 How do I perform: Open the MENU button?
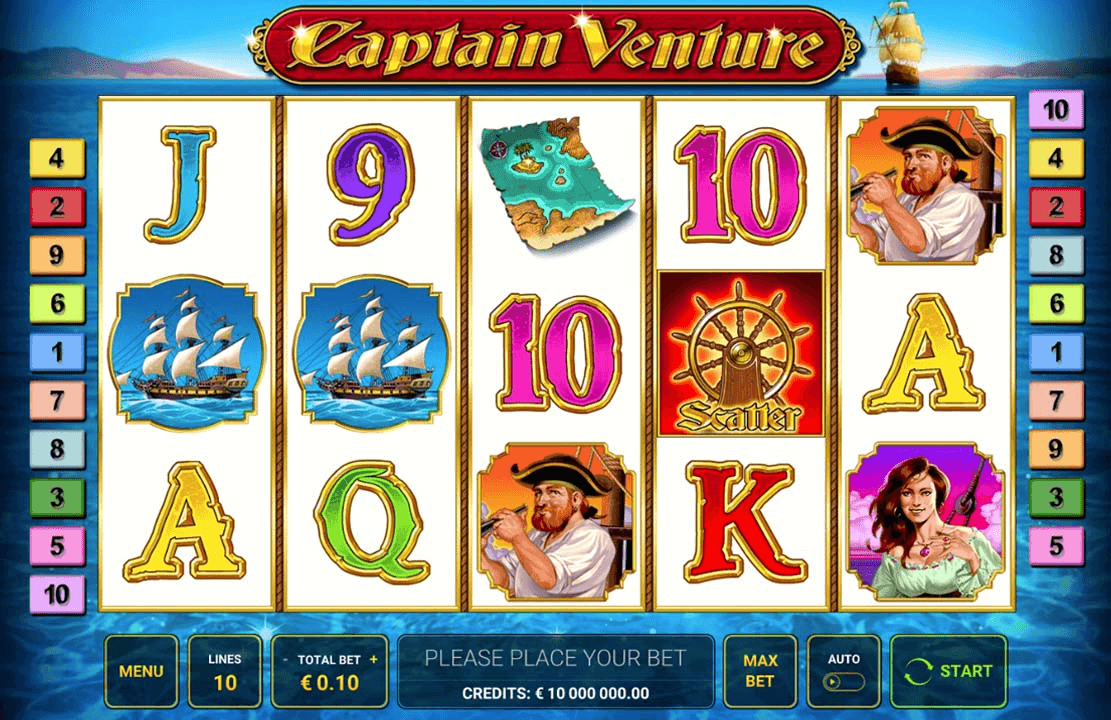[x=141, y=671]
